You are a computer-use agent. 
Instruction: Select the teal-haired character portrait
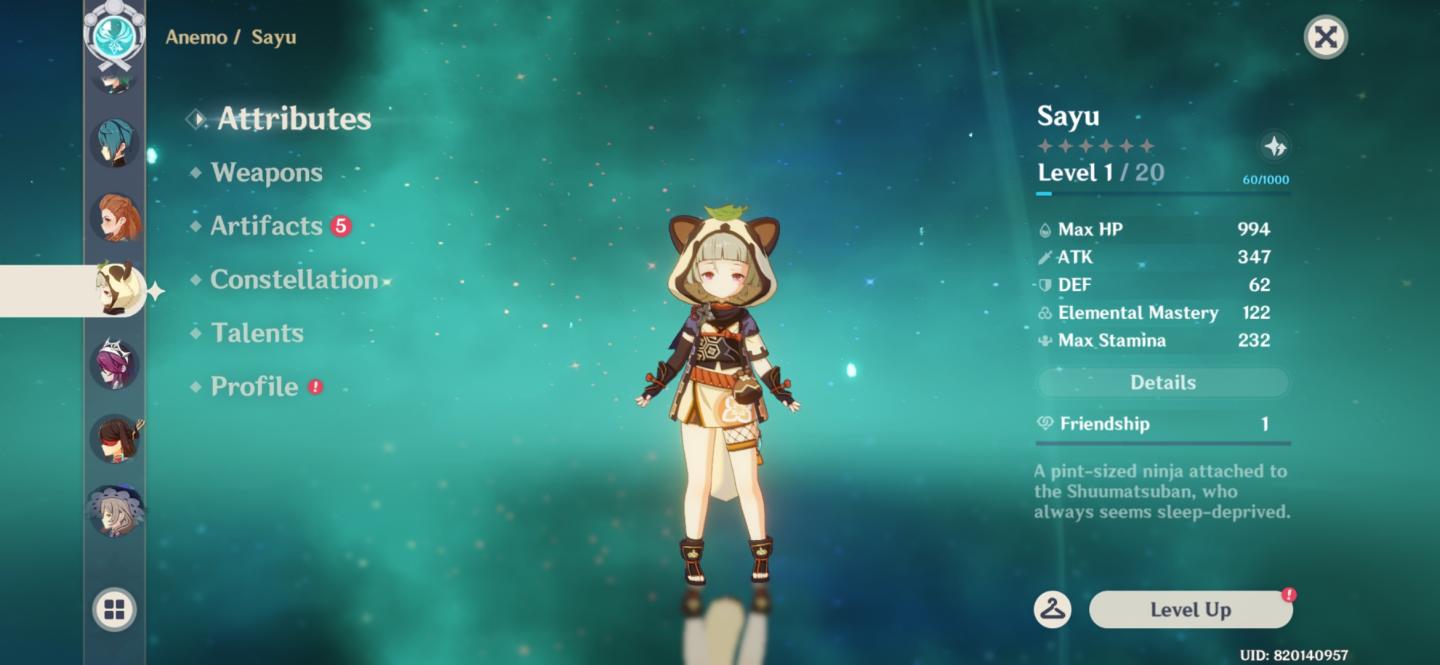(115, 143)
